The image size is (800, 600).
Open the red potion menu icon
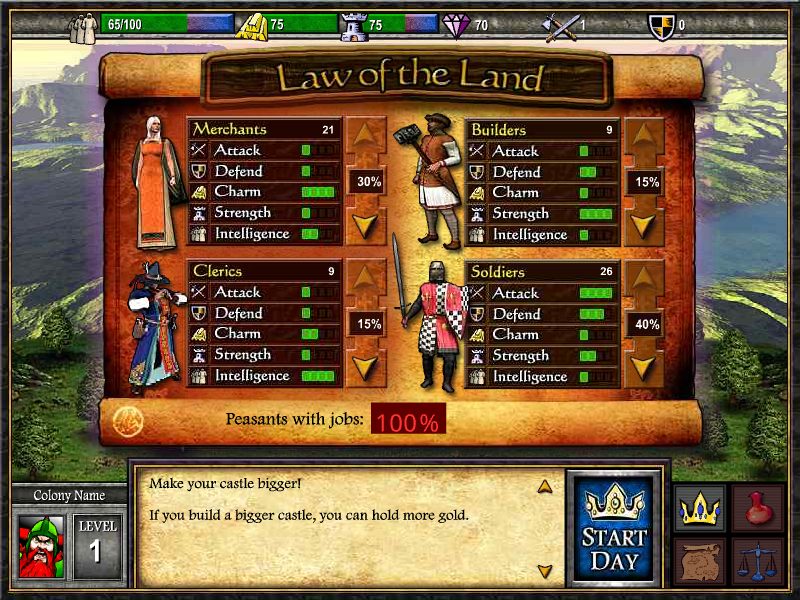757,509
